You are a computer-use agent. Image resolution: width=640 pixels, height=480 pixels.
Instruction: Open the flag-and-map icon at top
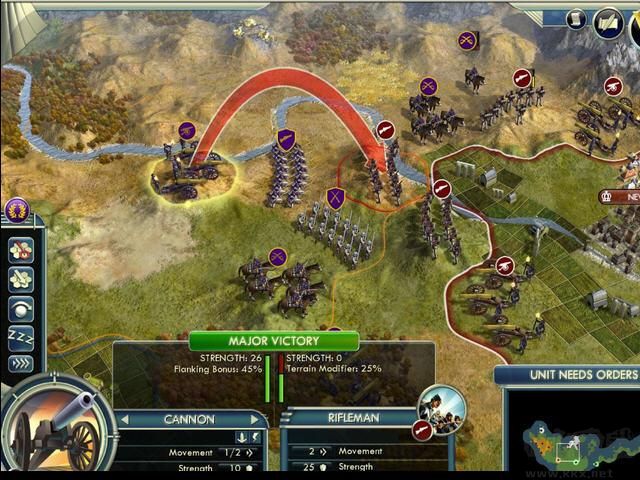[x=609, y=22]
